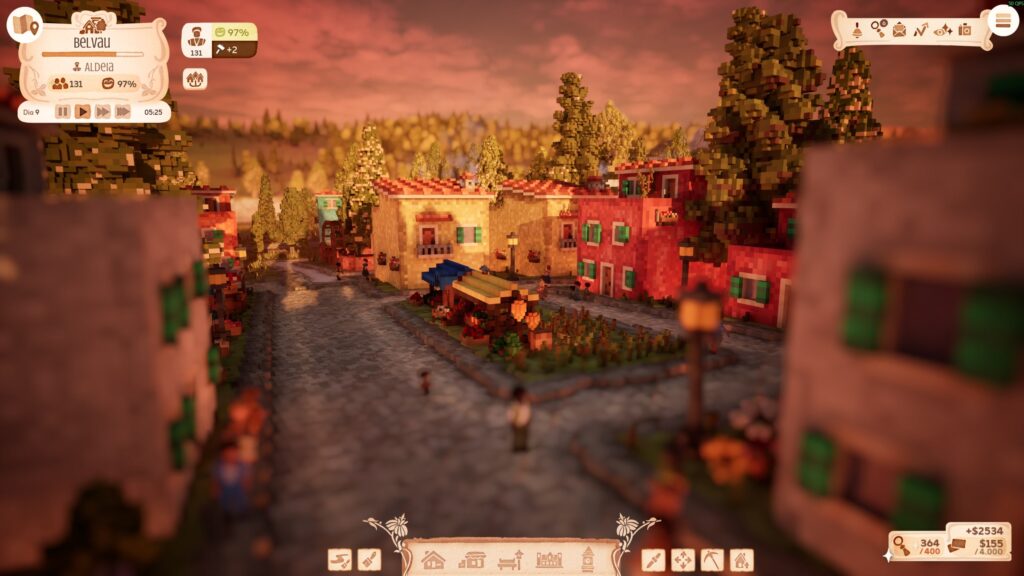1024x576 pixels.
Task: Activate the camera photo mode
Action: (x=965, y=29)
